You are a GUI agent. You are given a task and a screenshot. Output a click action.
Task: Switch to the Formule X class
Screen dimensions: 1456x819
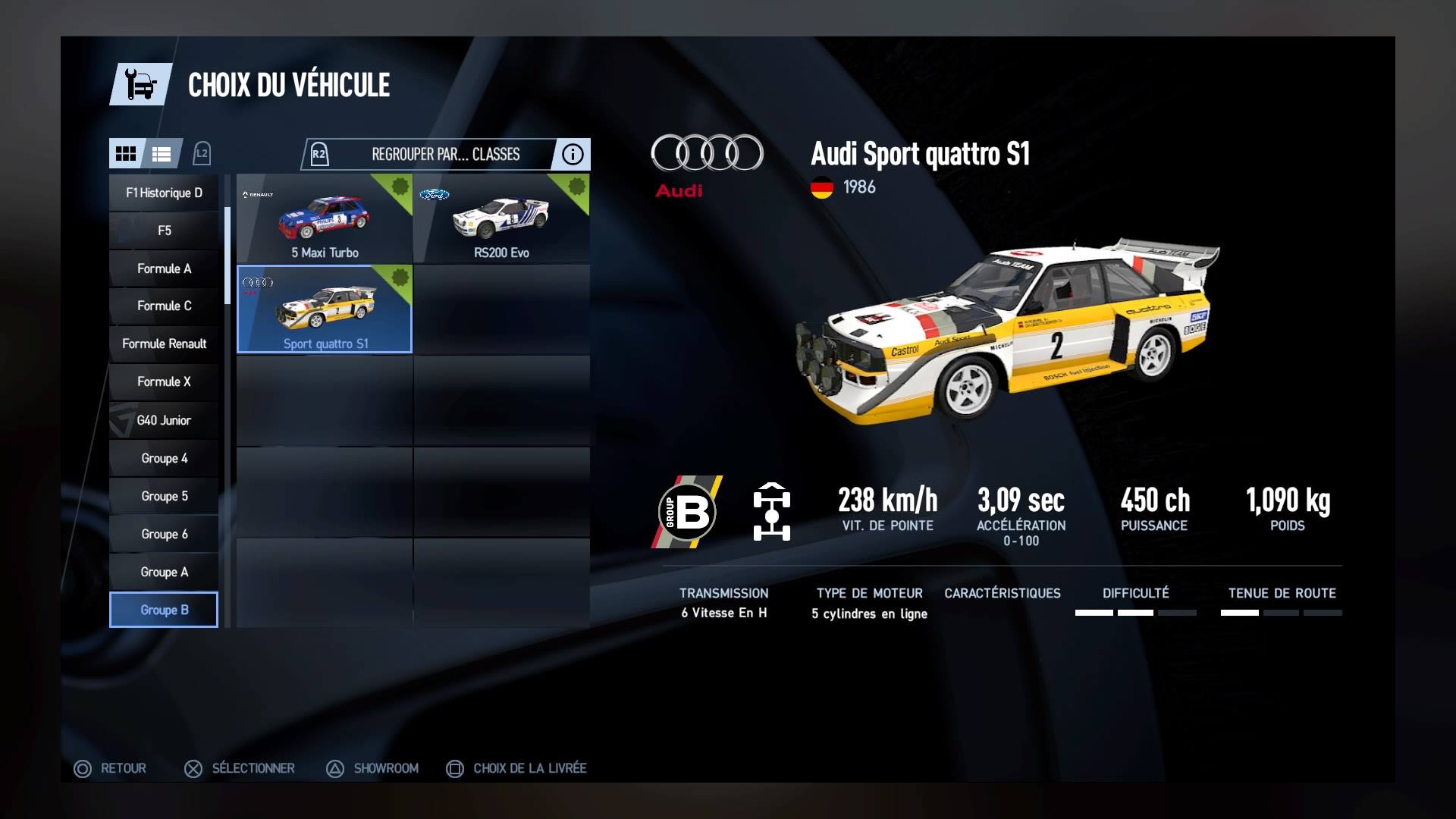click(x=164, y=381)
